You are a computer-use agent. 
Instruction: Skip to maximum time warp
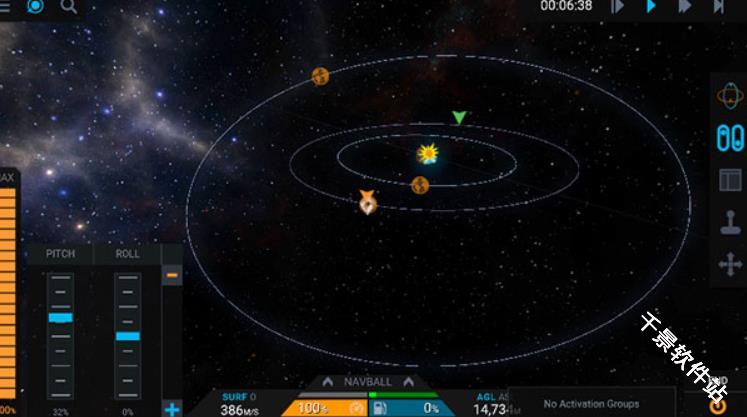[719, 6]
